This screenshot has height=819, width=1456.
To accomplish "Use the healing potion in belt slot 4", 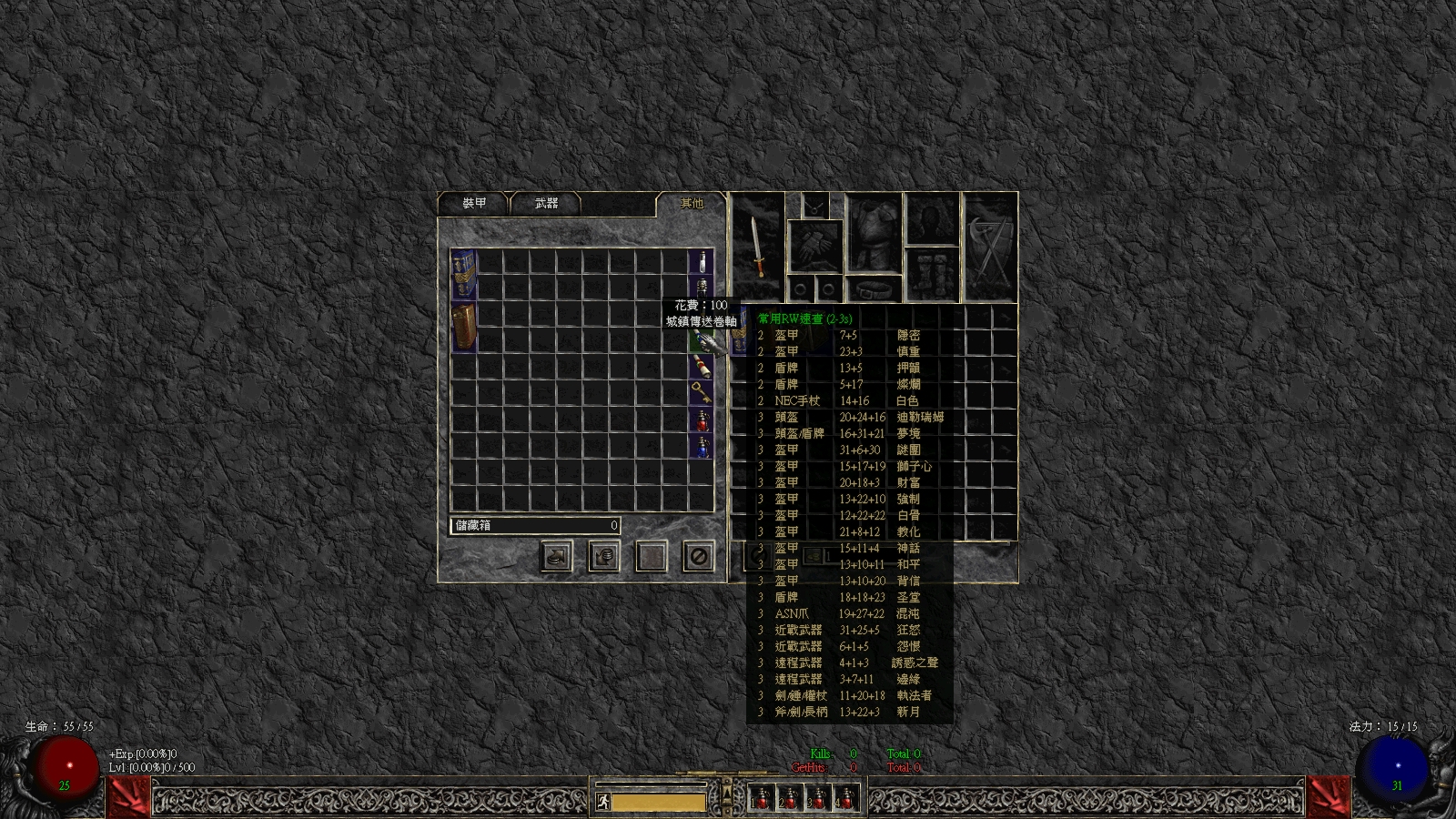I will pos(847,798).
